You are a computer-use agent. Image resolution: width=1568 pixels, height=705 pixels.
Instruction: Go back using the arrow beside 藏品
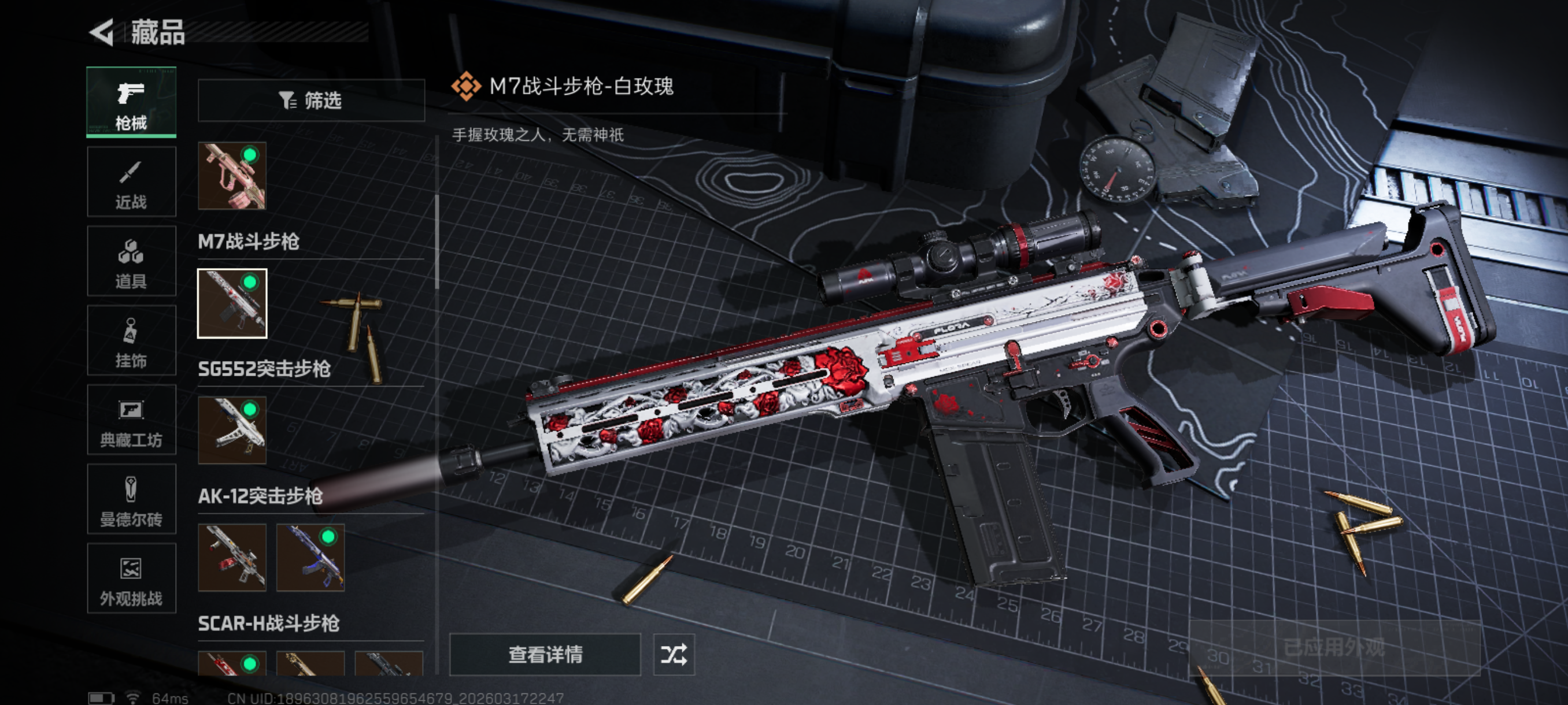(x=103, y=32)
